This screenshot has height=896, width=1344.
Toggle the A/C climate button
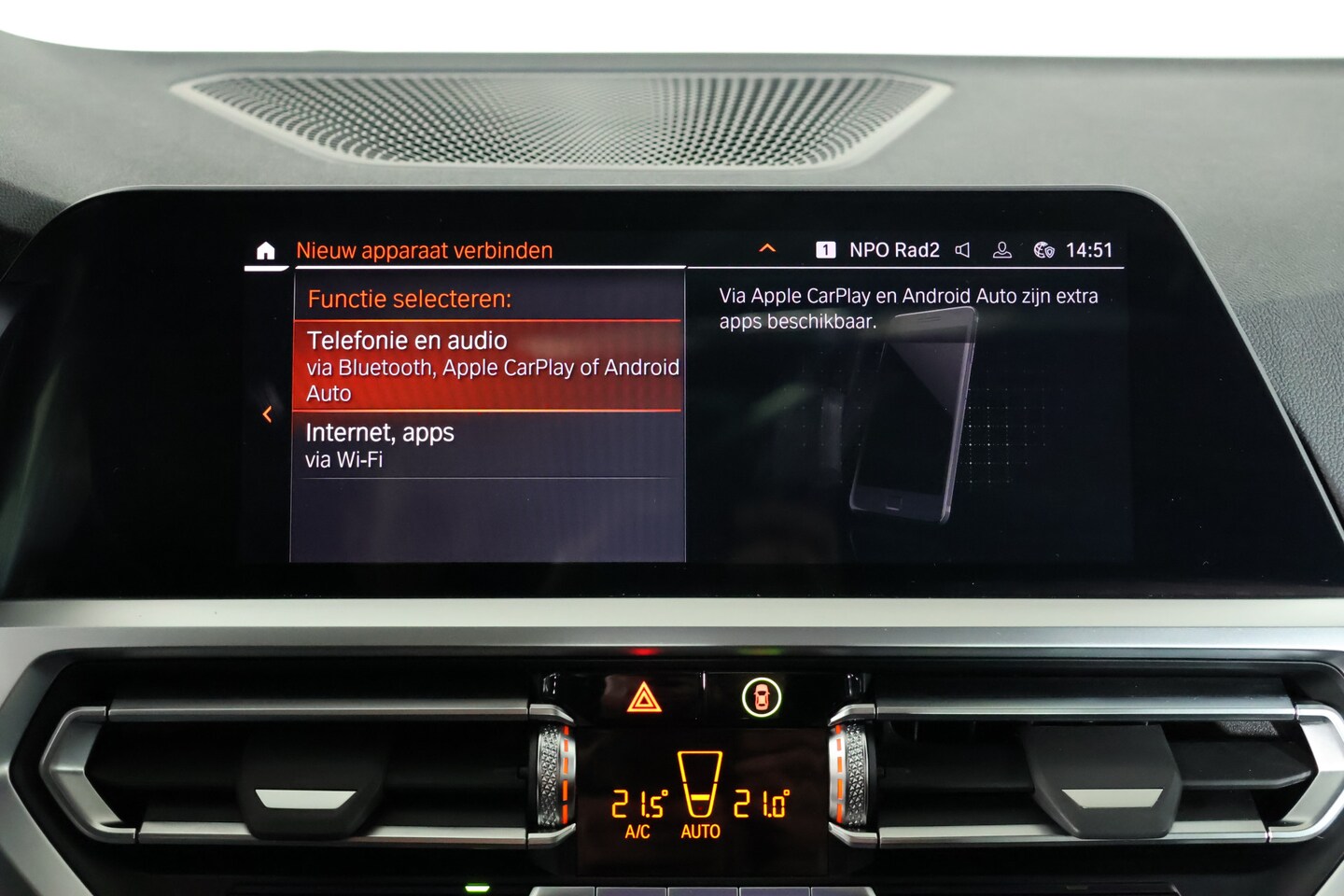[637, 831]
